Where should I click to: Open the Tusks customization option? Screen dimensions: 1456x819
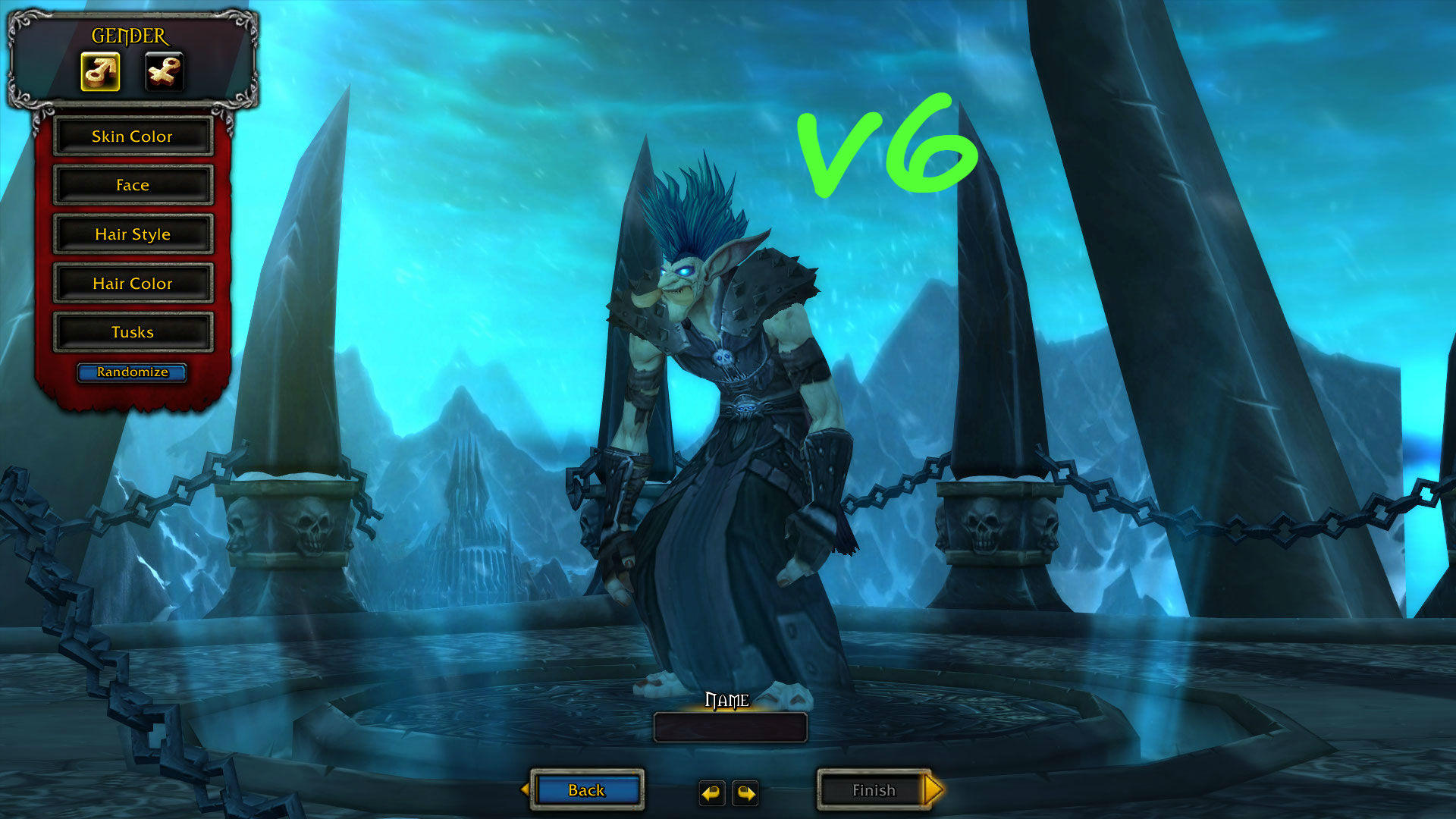click(133, 331)
